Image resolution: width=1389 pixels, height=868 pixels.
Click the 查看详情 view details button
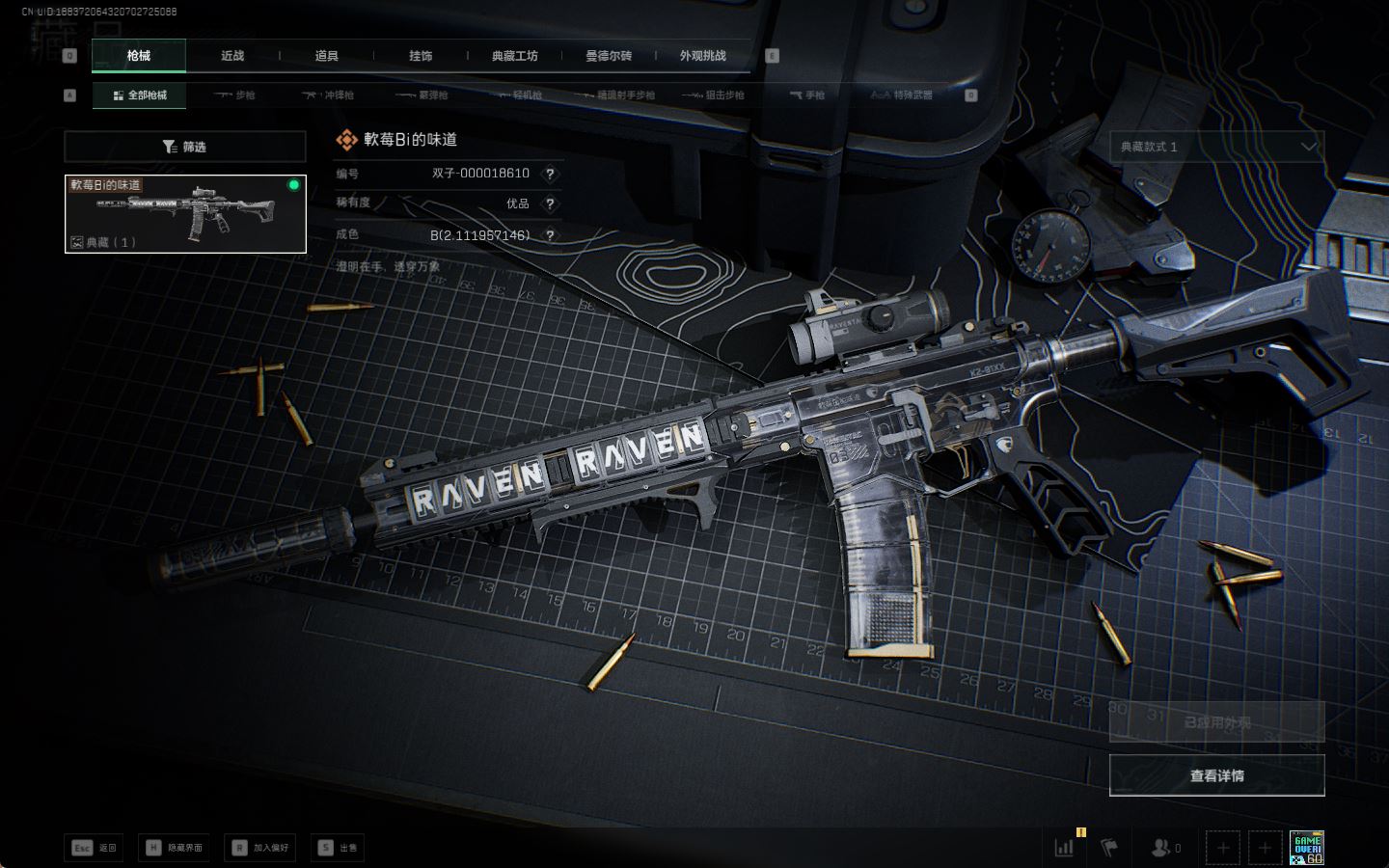pos(1216,775)
